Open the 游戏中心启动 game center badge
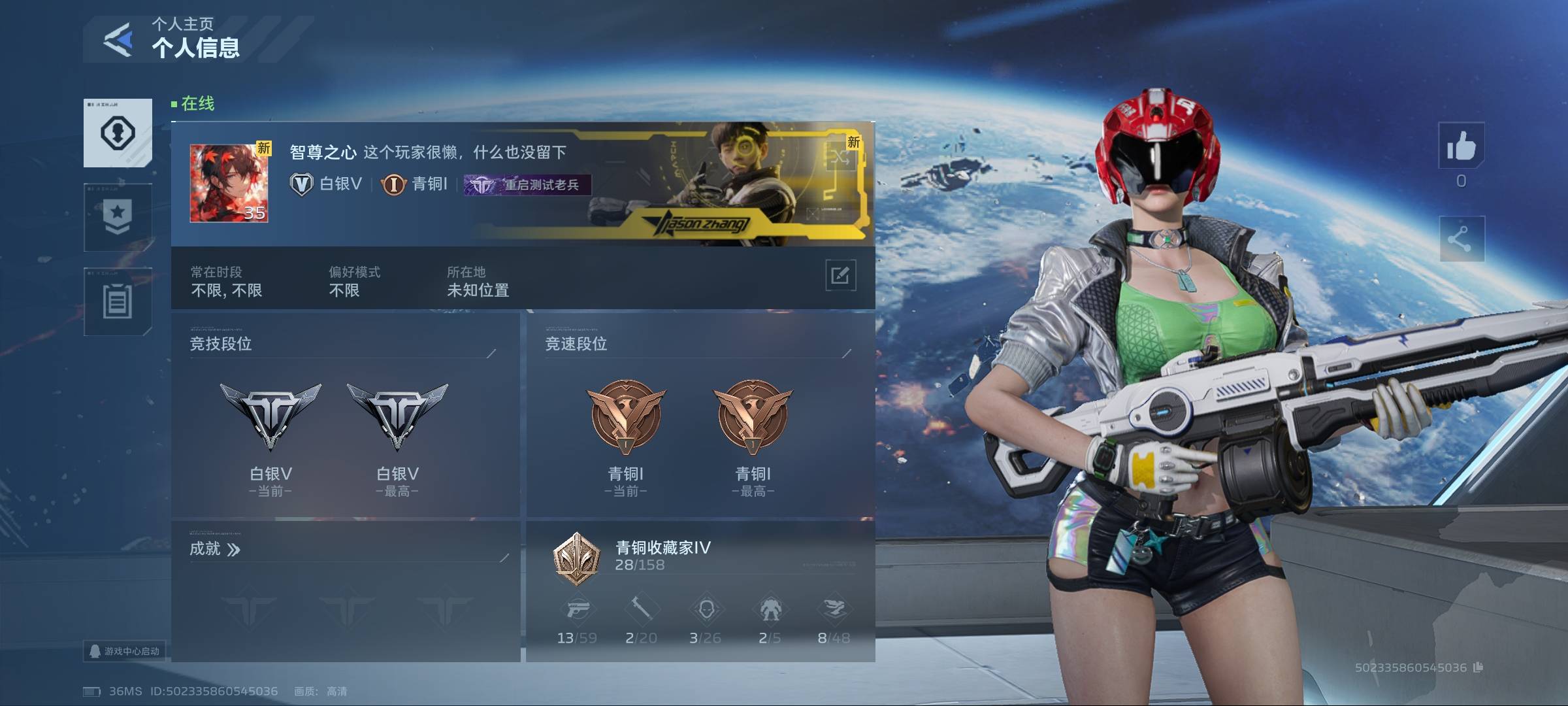 pyautogui.click(x=125, y=651)
